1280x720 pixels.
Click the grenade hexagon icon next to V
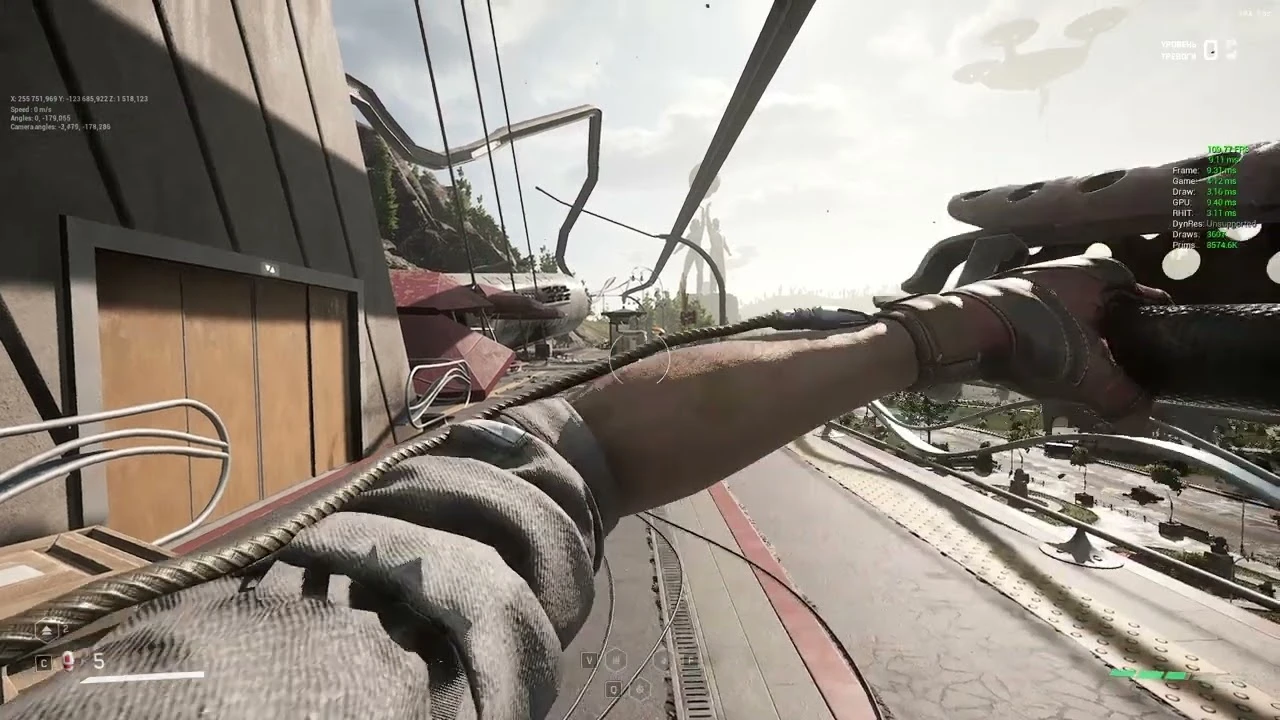[616, 661]
